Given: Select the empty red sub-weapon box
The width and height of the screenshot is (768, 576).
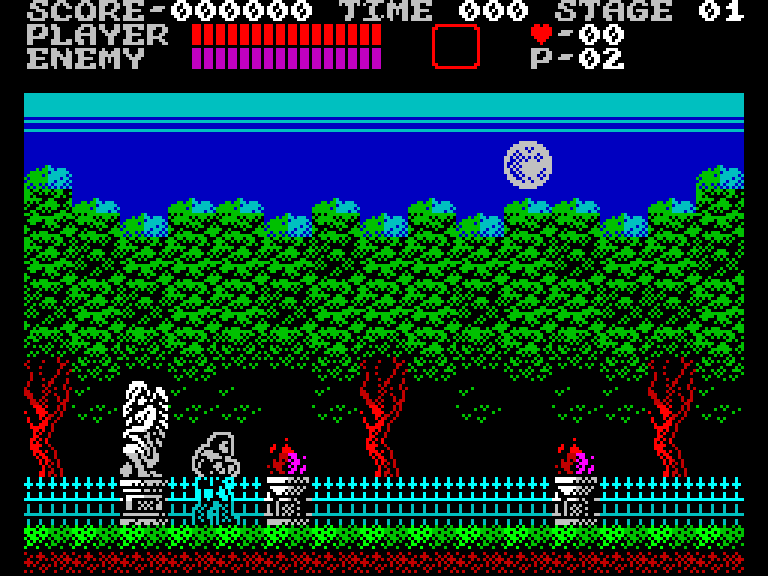Looking at the screenshot, I should tap(456, 46).
